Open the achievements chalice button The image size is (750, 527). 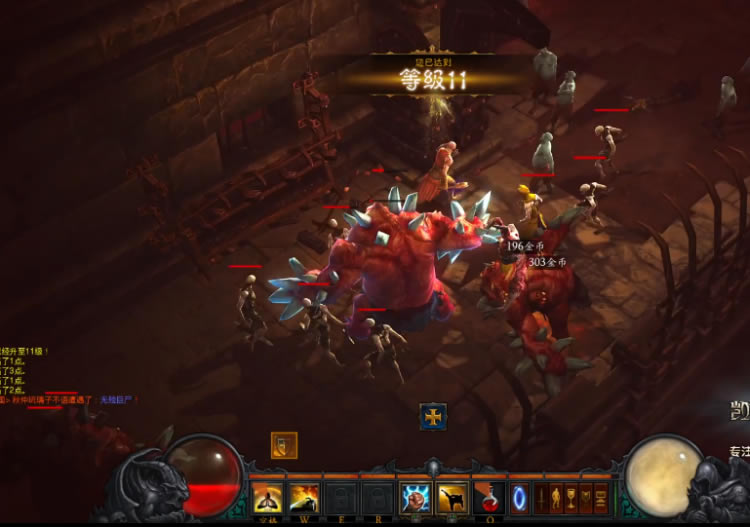[x=571, y=497]
